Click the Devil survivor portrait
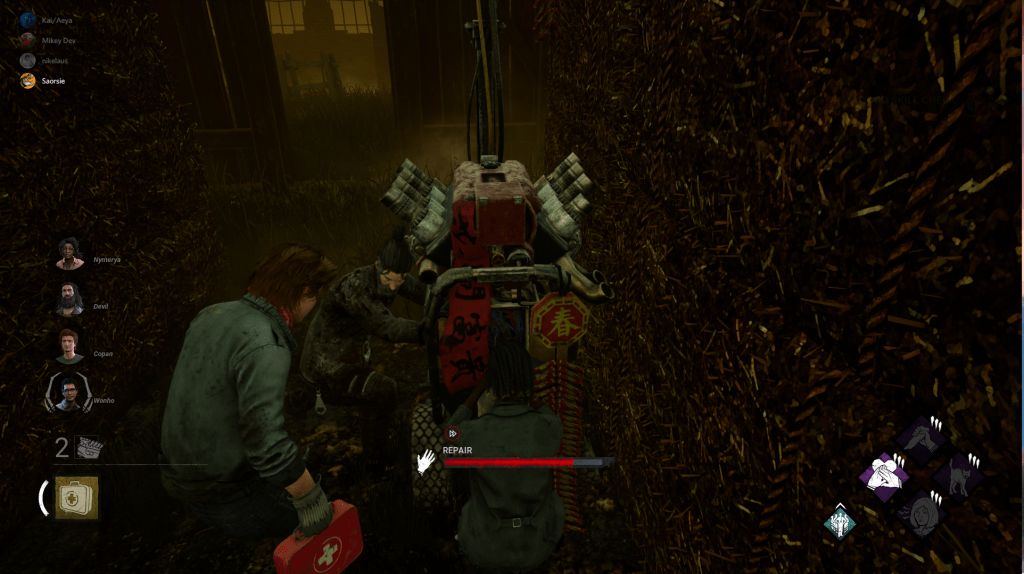The height and width of the screenshot is (574, 1024). [70, 299]
